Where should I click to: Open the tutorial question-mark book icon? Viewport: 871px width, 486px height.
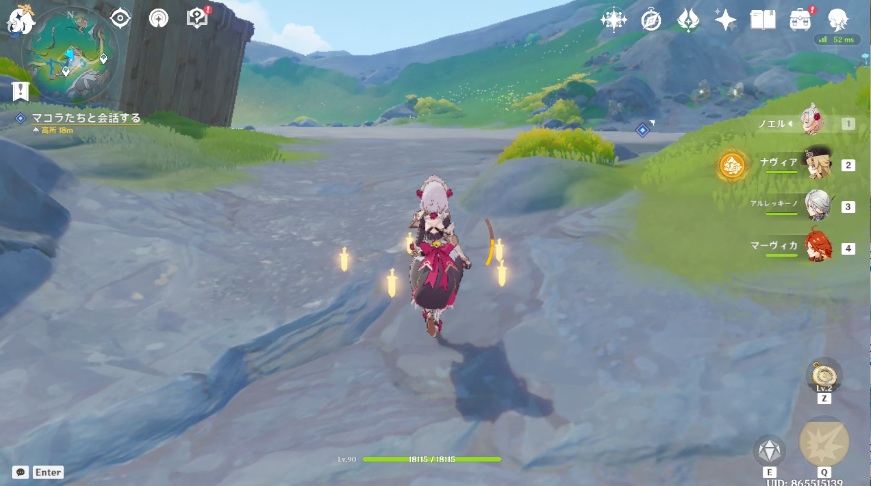[x=197, y=18]
